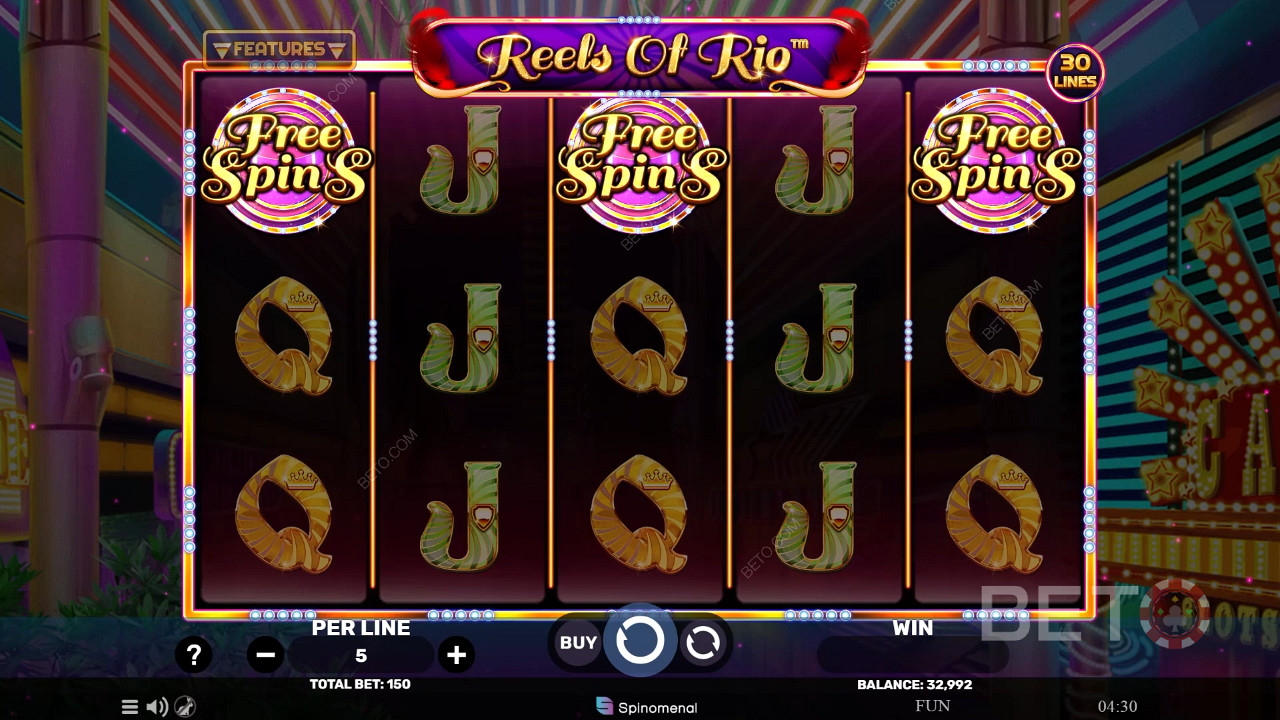
Task: Click TOTAL BET: 150 label
Action: coord(361,684)
